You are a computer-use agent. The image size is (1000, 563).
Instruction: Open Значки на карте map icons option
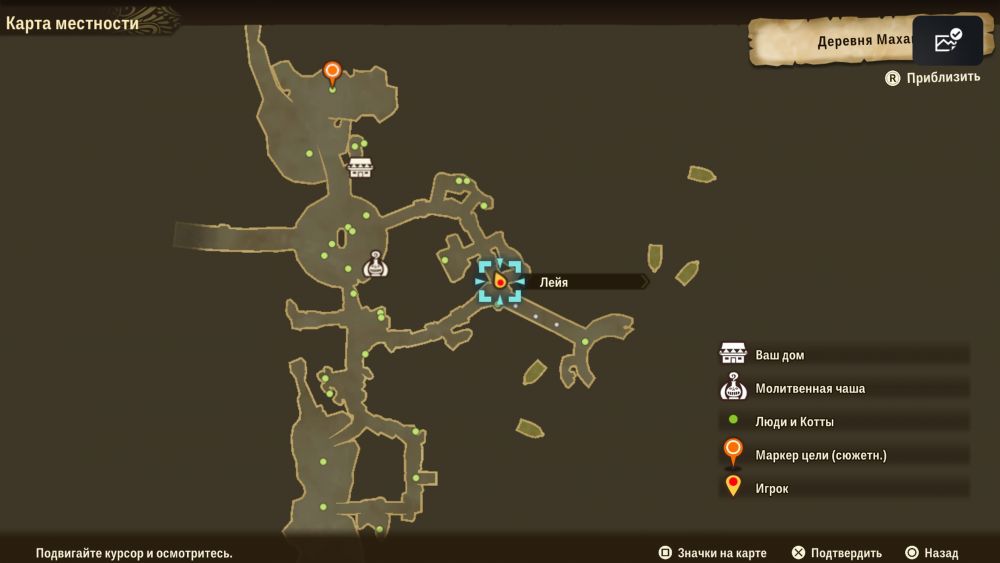coord(712,553)
